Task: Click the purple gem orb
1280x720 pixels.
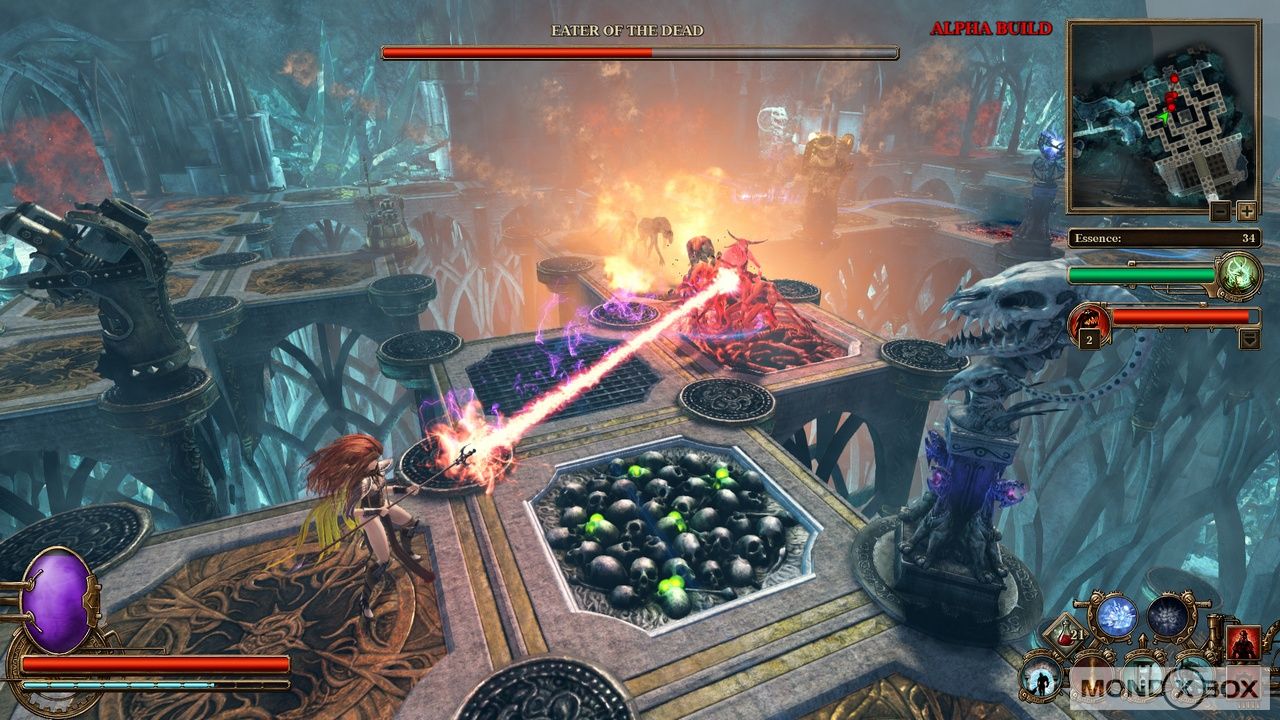Action: click(58, 601)
